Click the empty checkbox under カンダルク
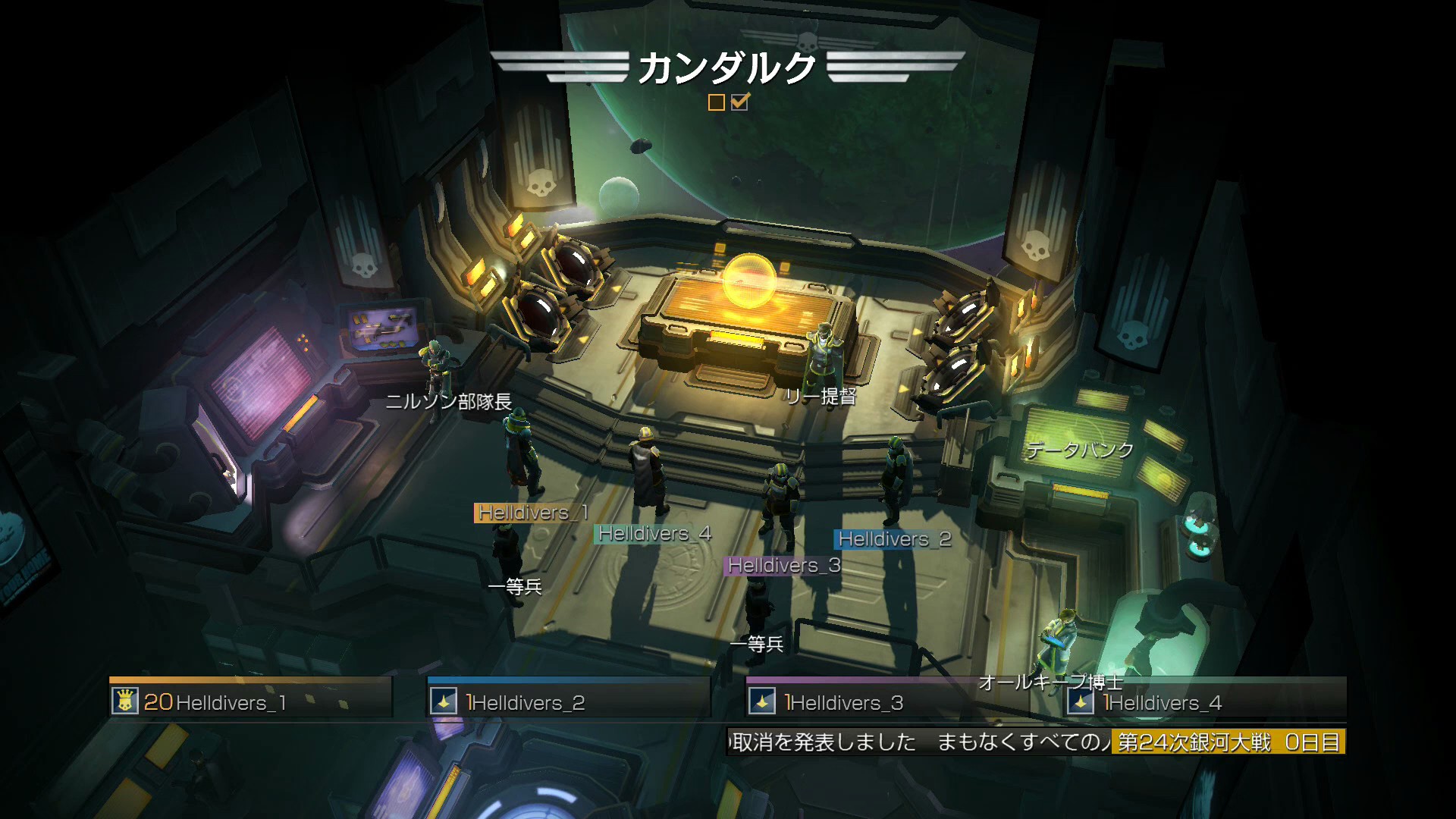1456x819 pixels. (716, 102)
